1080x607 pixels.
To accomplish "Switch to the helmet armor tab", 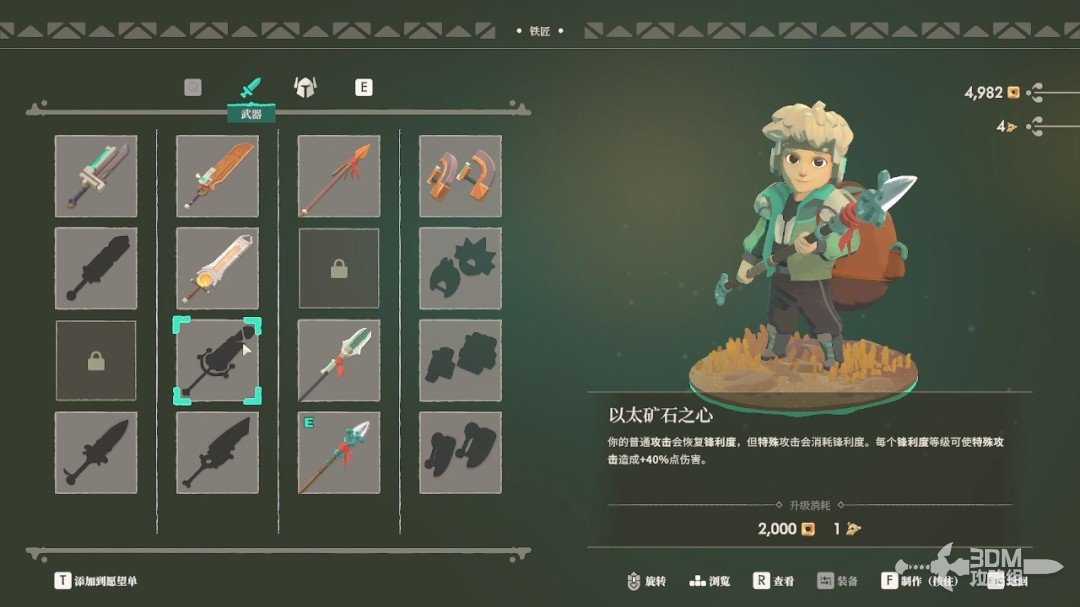I will (305, 87).
